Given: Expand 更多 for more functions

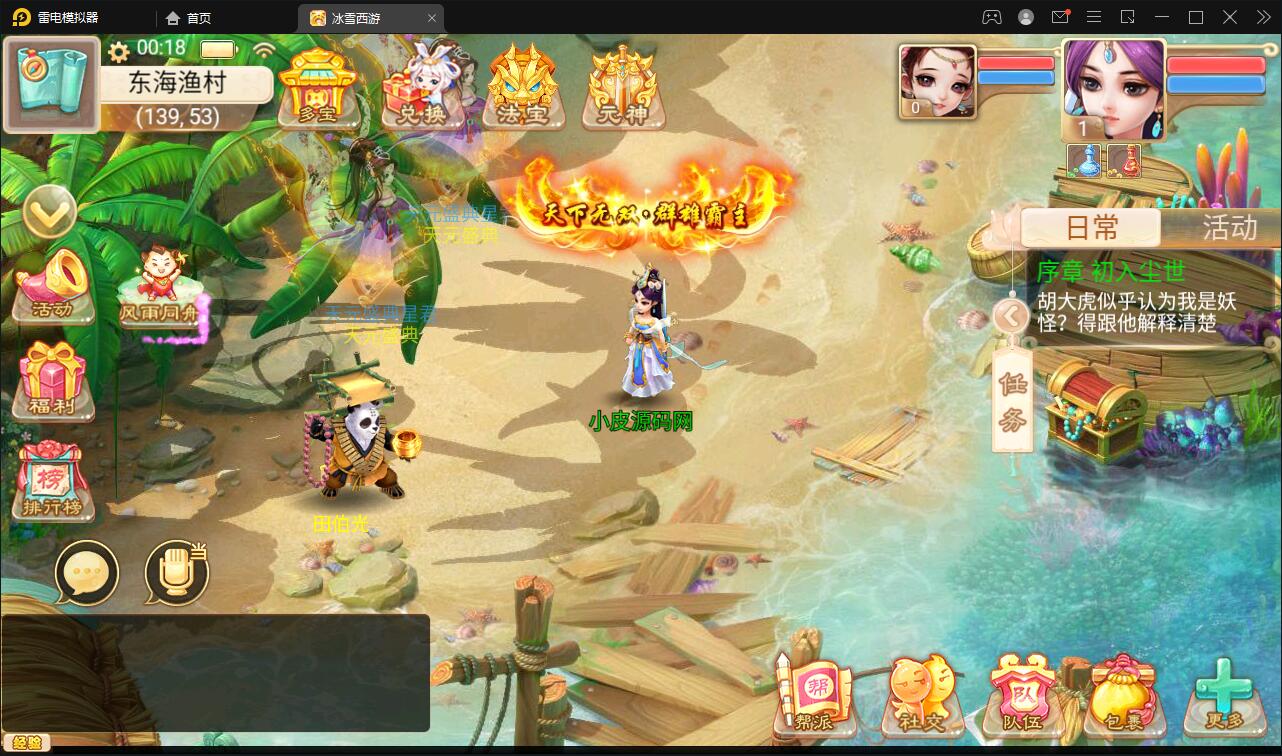Looking at the screenshot, I should pyautogui.click(x=1226, y=695).
